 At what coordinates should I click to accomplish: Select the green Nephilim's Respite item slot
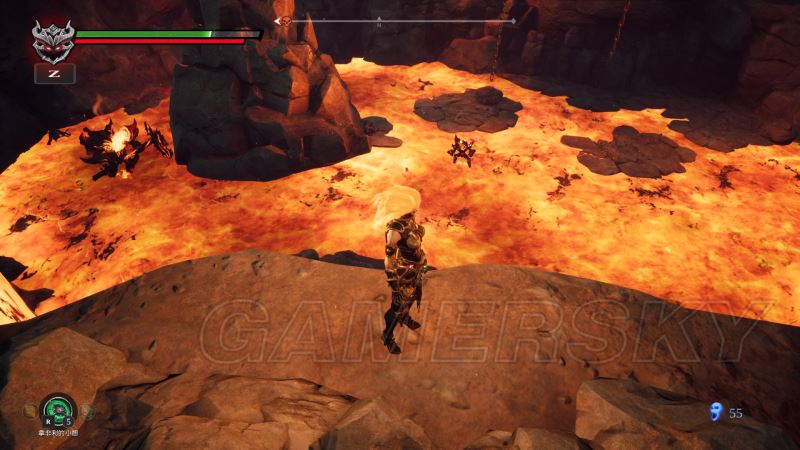pos(58,410)
